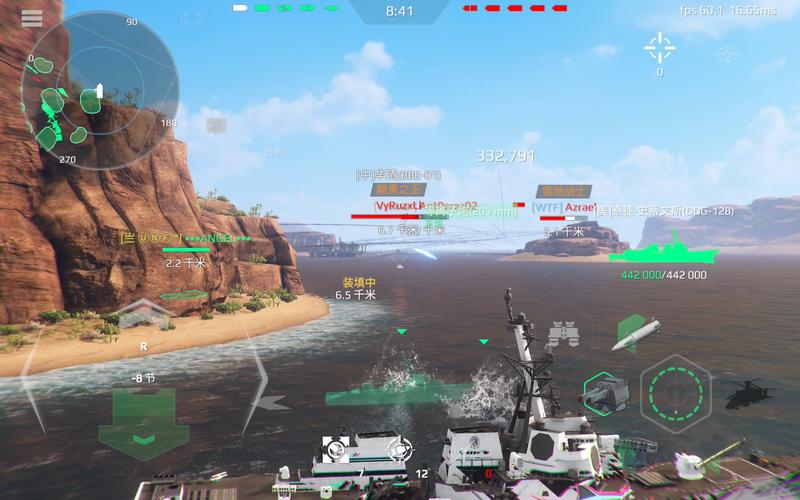Select the main gun turret weapon
Screen dimensions: 800x500
pyautogui.click(x=602, y=391)
